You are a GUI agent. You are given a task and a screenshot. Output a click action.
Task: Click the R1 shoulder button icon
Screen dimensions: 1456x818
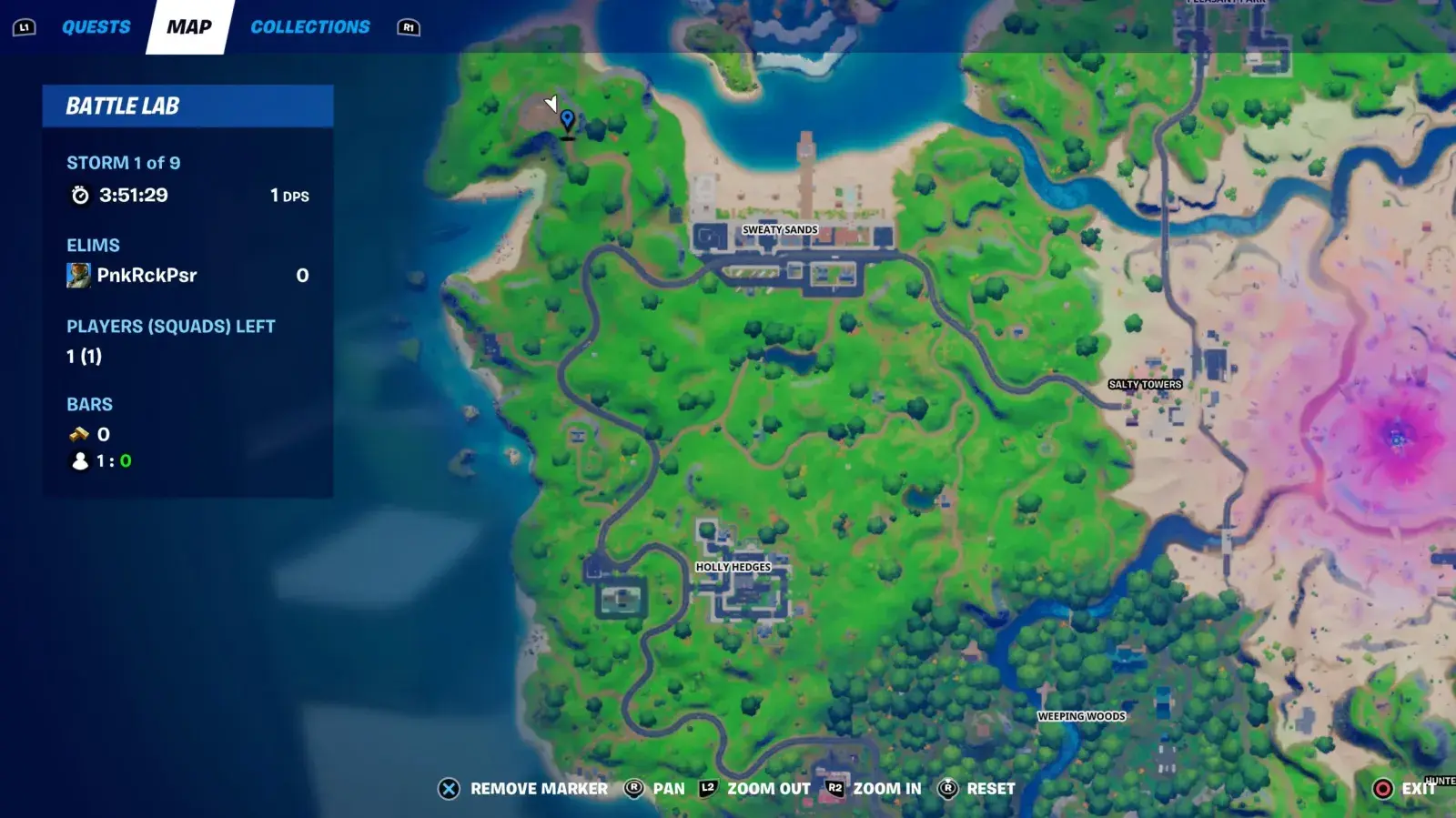coord(409,27)
